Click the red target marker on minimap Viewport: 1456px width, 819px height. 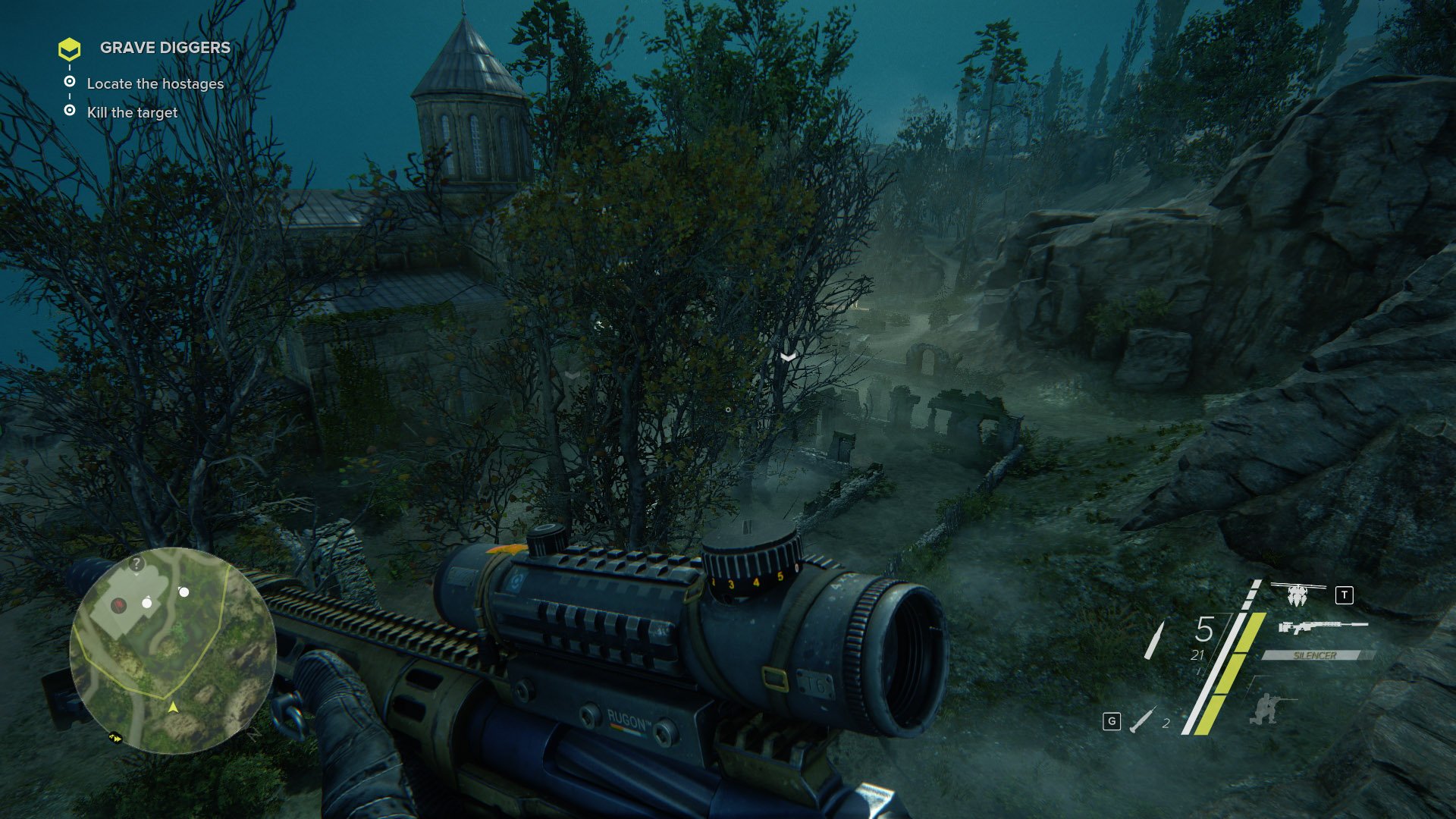click(118, 604)
